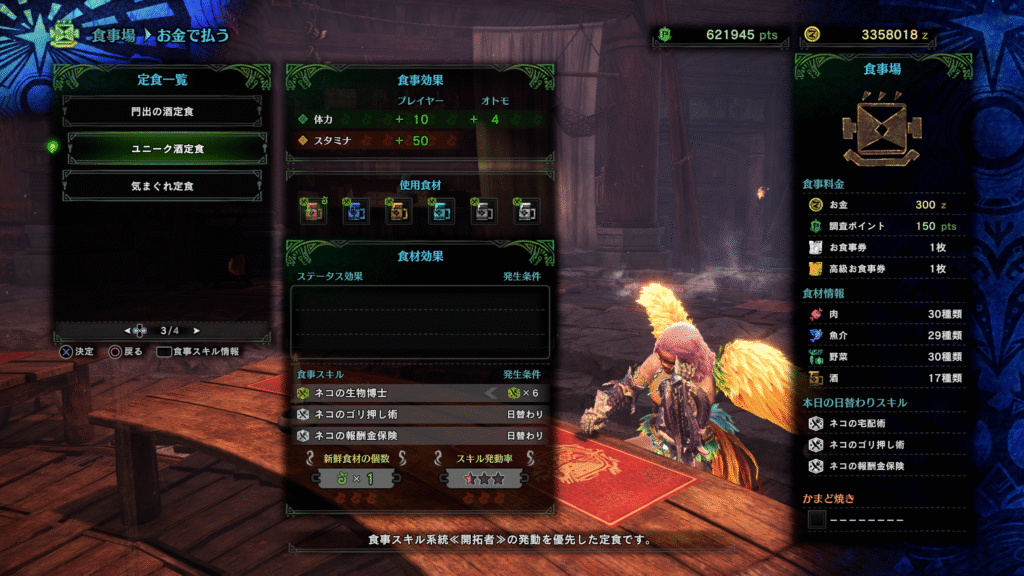Choose the ユニーク酒定食 meal

[162, 149]
